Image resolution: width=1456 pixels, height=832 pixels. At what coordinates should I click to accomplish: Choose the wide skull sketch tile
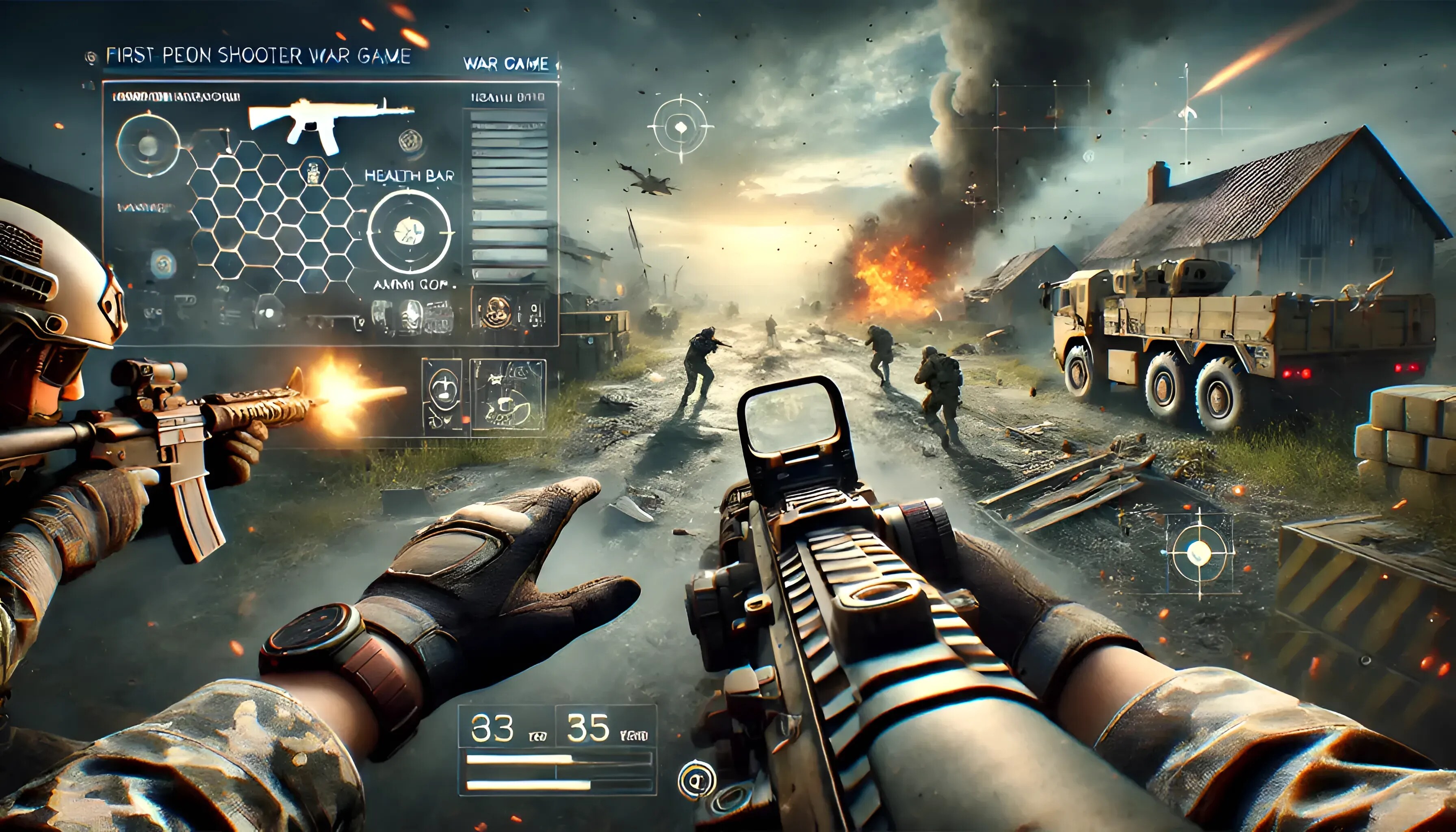[x=507, y=394]
